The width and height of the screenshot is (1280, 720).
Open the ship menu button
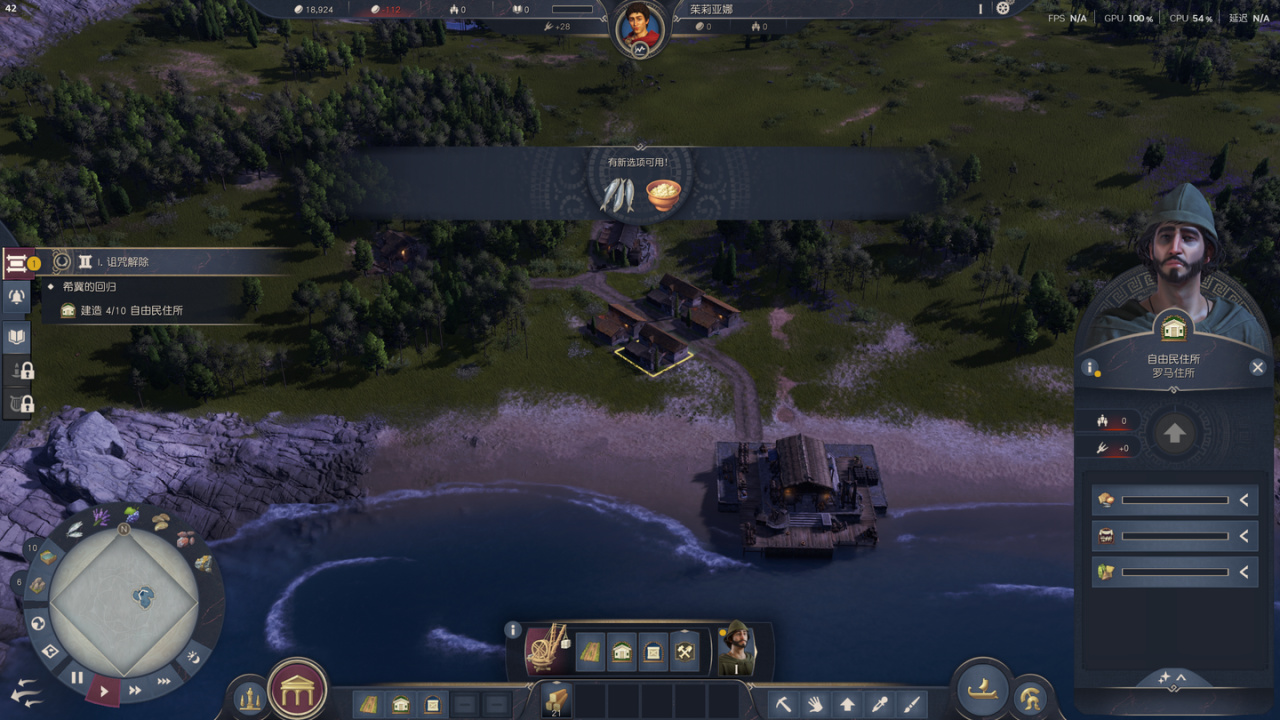(x=983, y=688)
